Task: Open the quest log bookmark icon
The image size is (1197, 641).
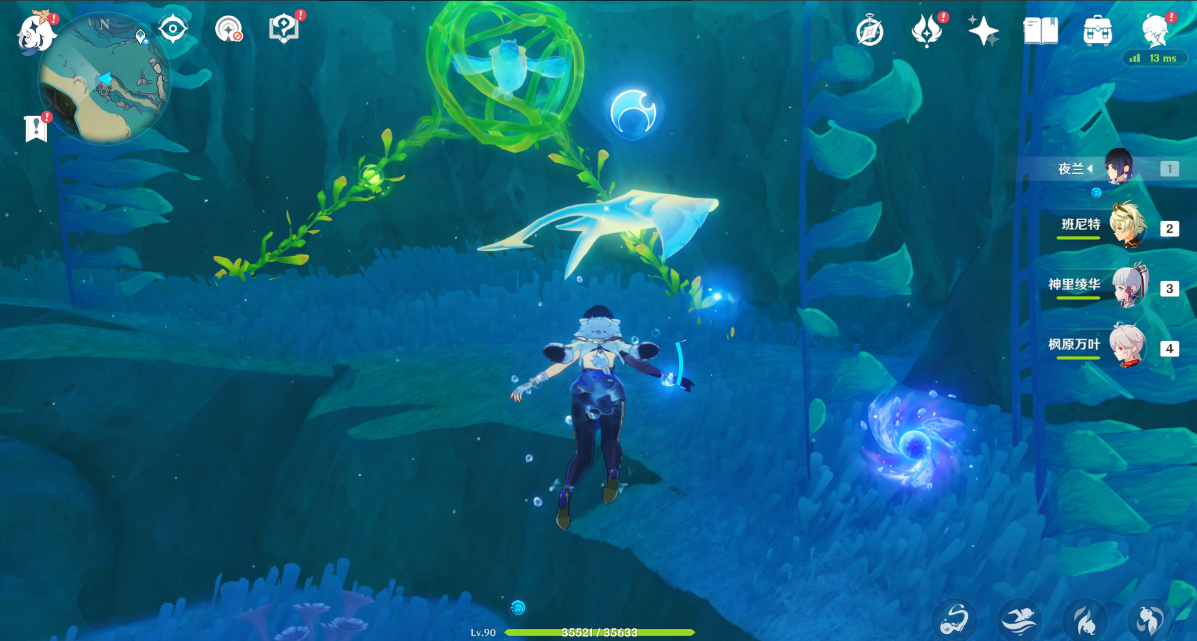Action: pos(36,128)
